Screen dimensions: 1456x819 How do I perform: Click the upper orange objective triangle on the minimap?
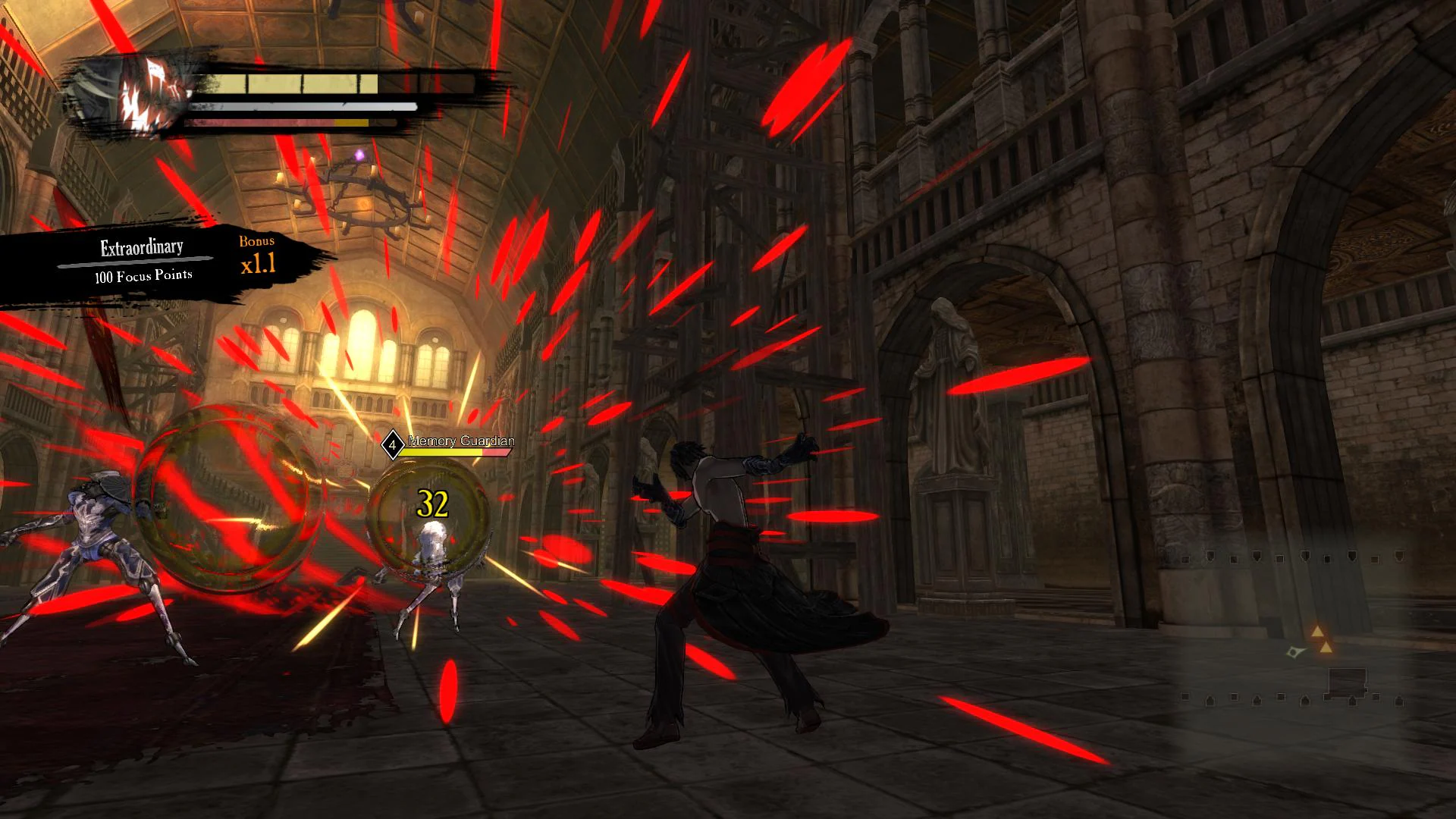(x=1317, y=631)
